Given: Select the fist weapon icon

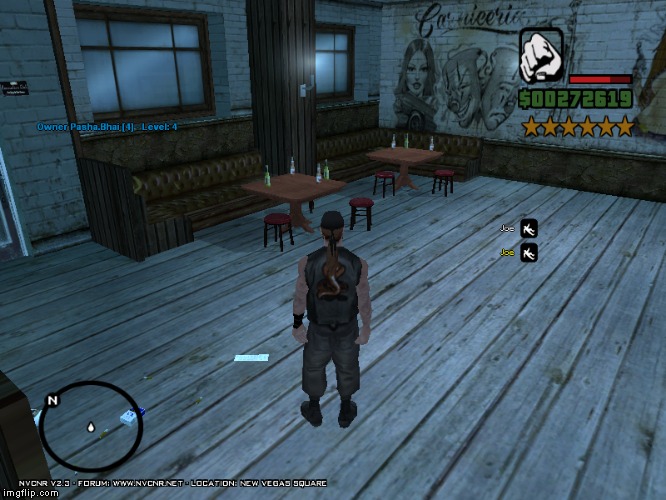Looking at the screenshot, I should 541,55.
